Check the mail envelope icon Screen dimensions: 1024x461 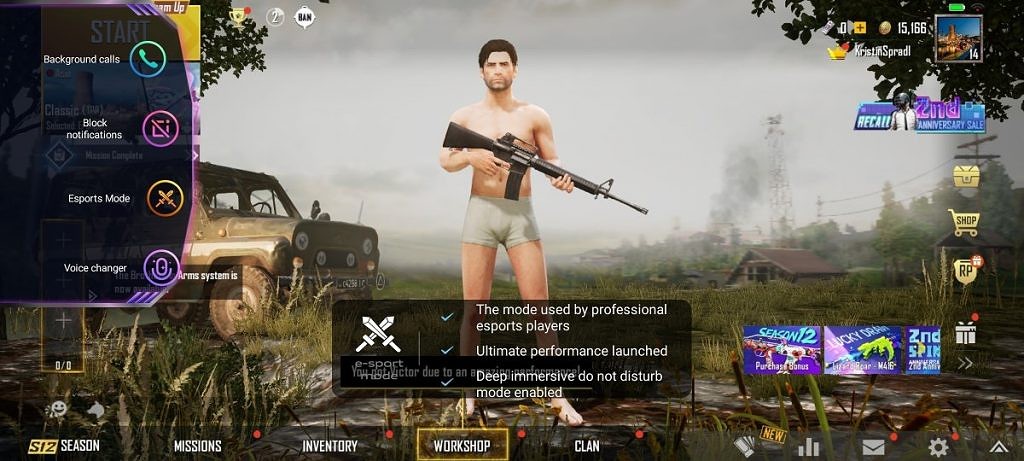click(x=873, y=447)
